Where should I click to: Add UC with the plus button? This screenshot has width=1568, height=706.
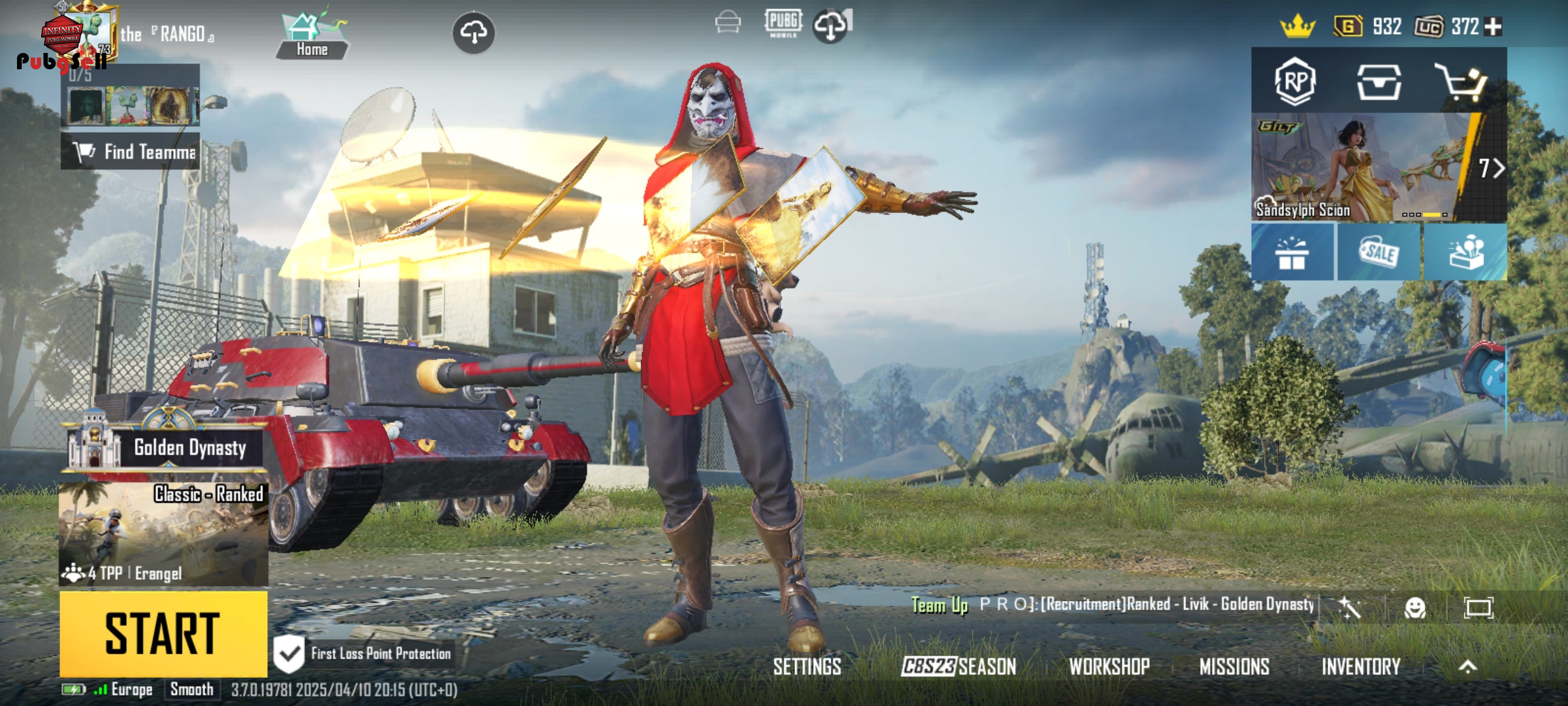[1494, 27]
